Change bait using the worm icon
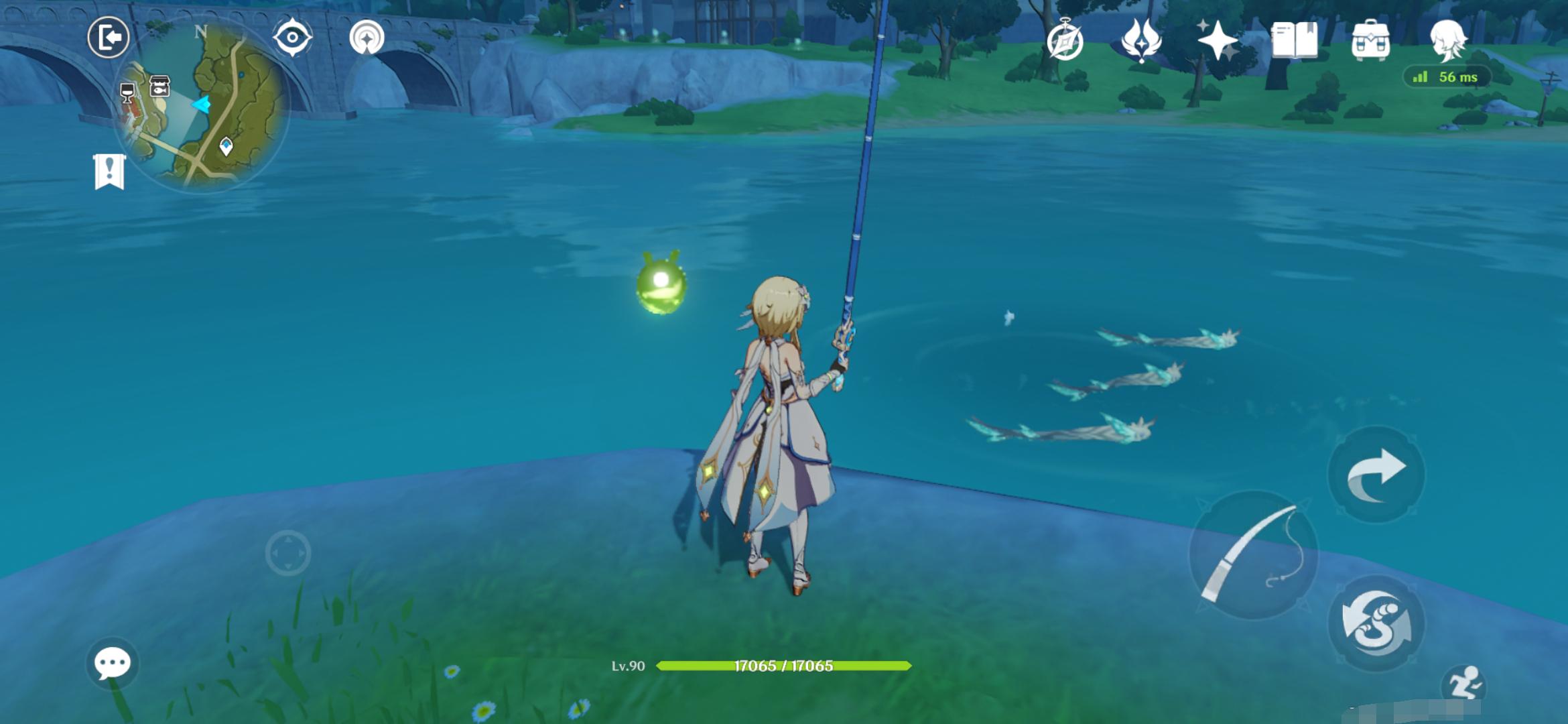Screen dimensions: 1568x724 (1376, 623)
